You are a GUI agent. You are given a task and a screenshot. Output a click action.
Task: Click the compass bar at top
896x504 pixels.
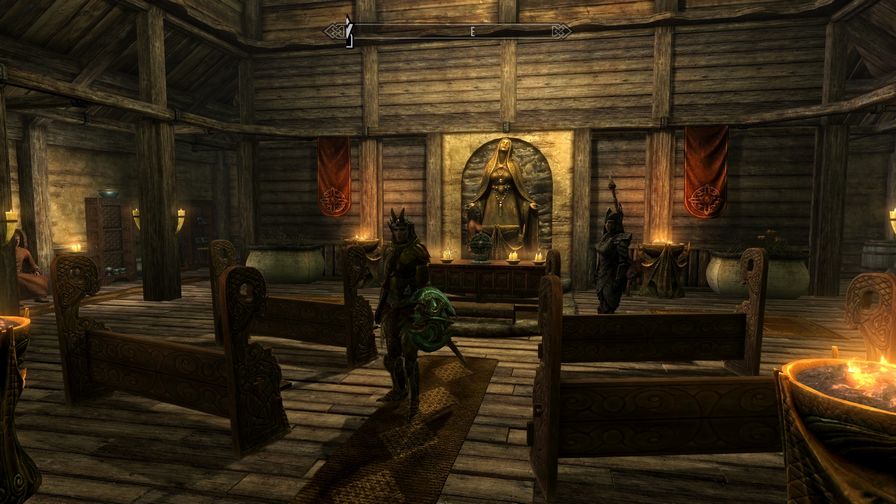pos(447,31)
